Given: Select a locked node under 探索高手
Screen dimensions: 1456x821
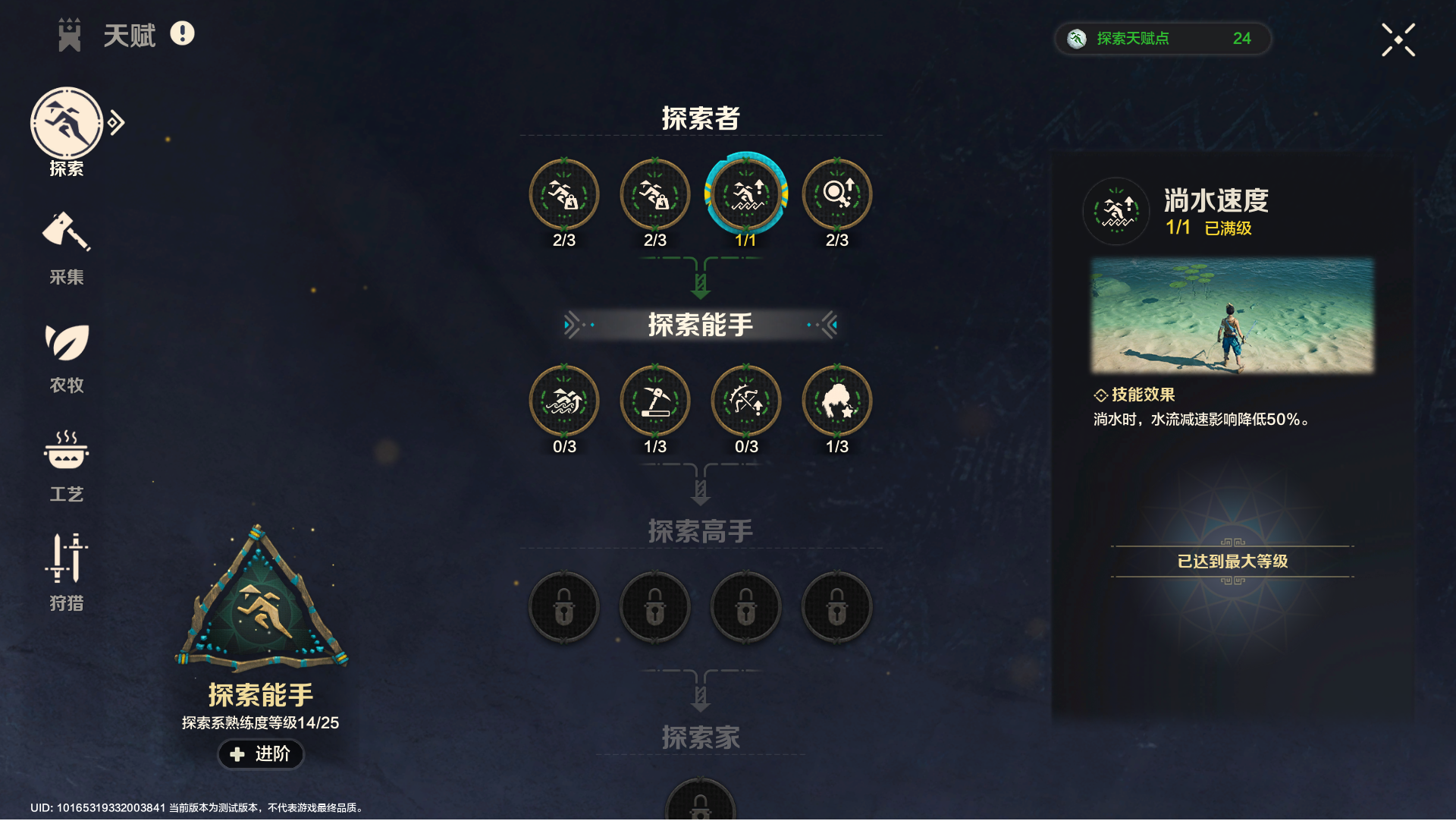Looking at the screenshot, I should 563,607.
